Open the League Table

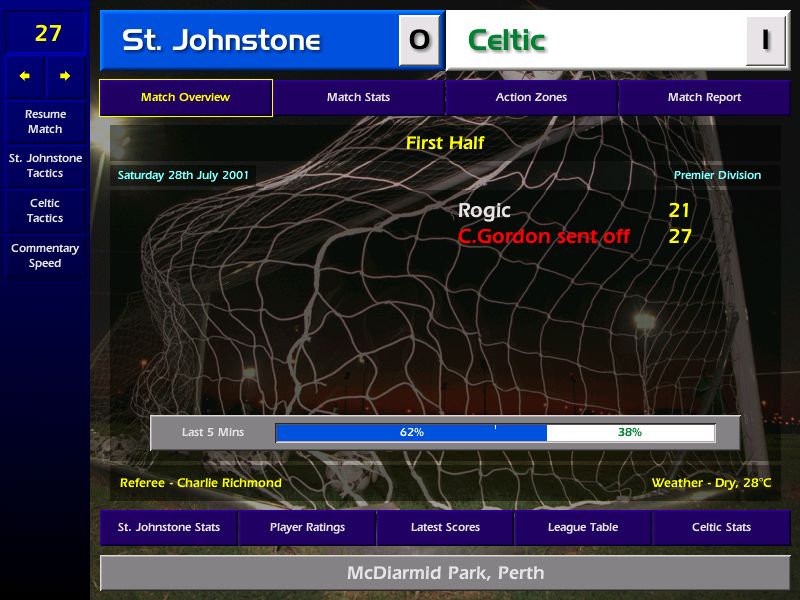coord(583,528)
